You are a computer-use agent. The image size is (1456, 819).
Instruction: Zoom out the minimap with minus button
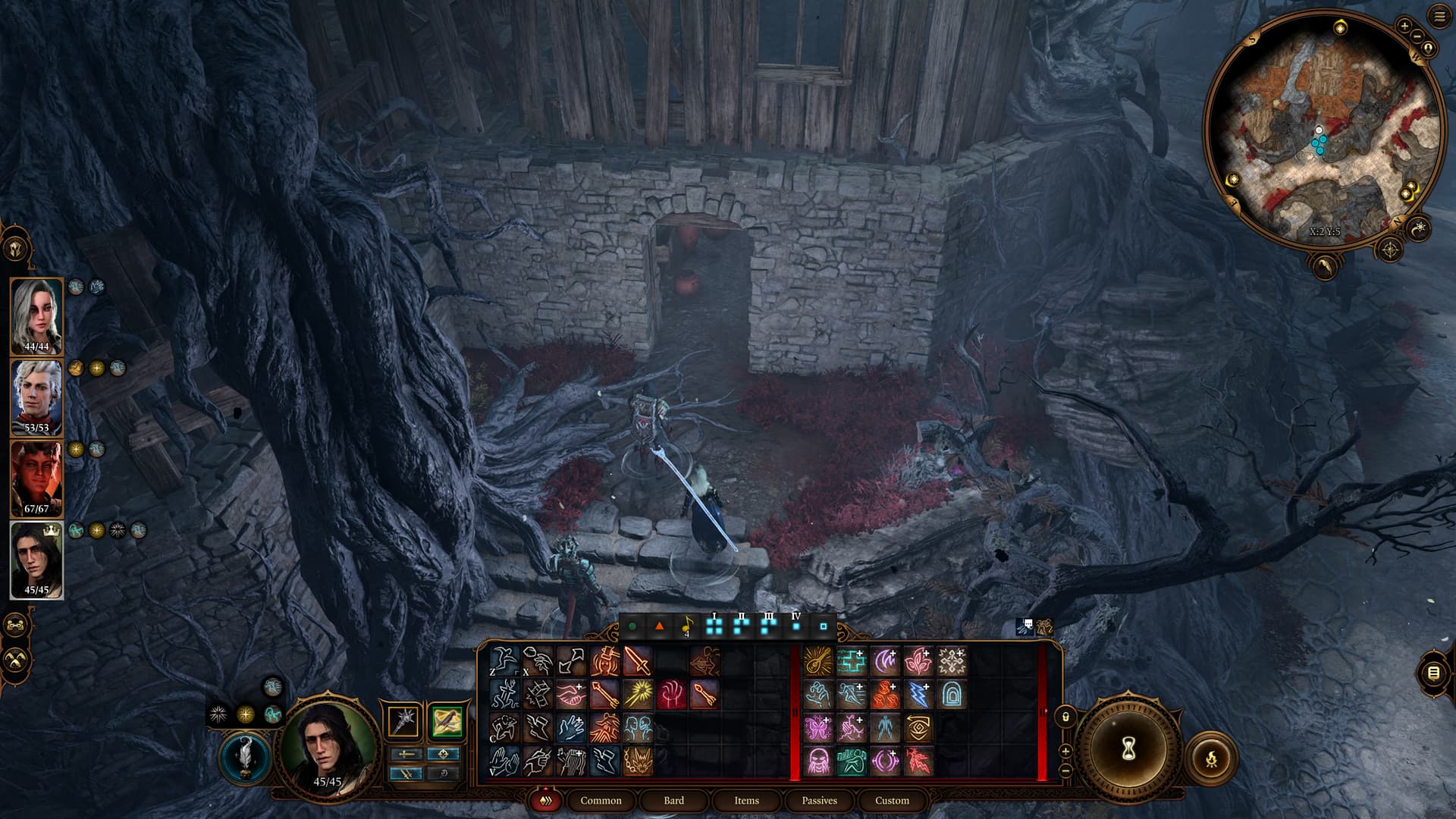[1417, 35]
